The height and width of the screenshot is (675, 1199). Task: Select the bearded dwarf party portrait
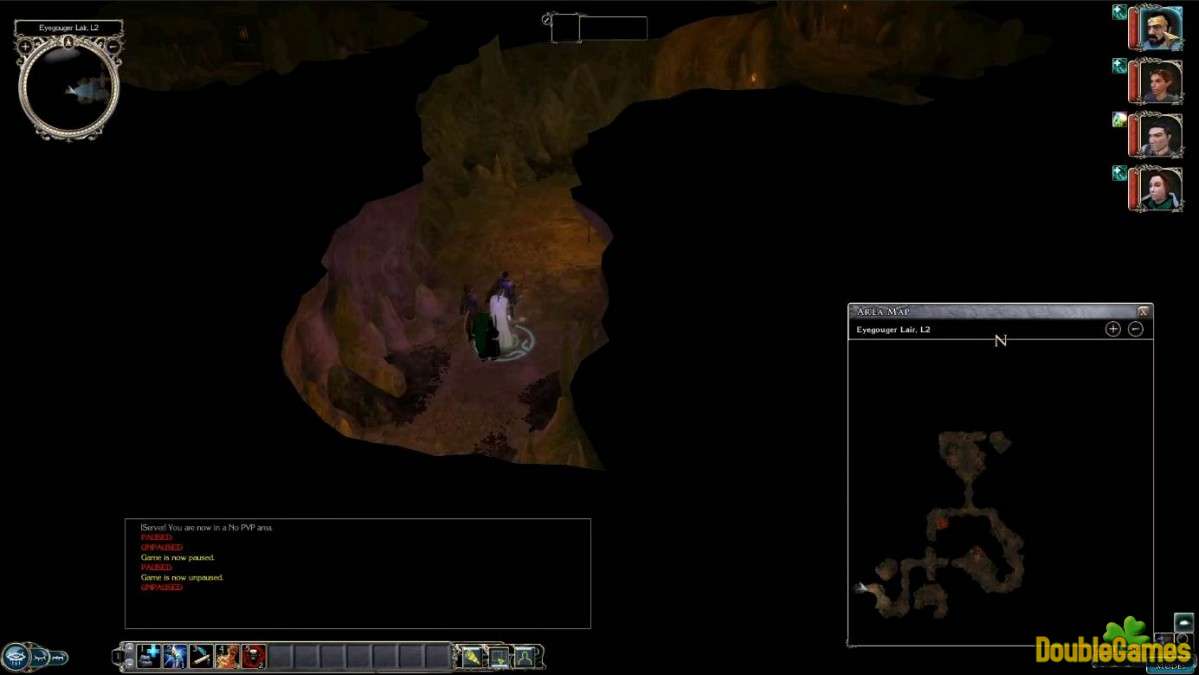tap(1160, 26)
